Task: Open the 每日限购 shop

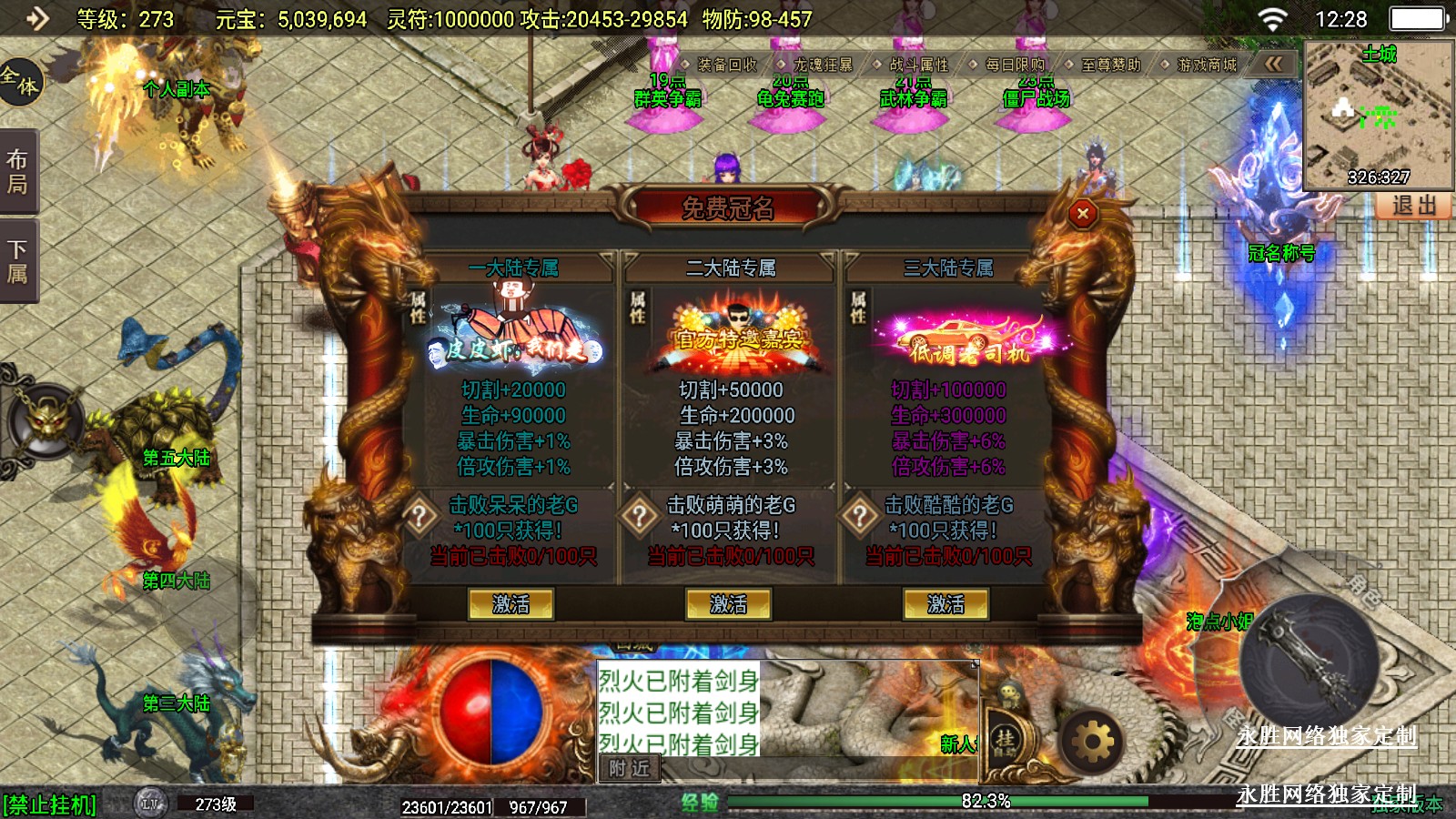Action: 1014,65
